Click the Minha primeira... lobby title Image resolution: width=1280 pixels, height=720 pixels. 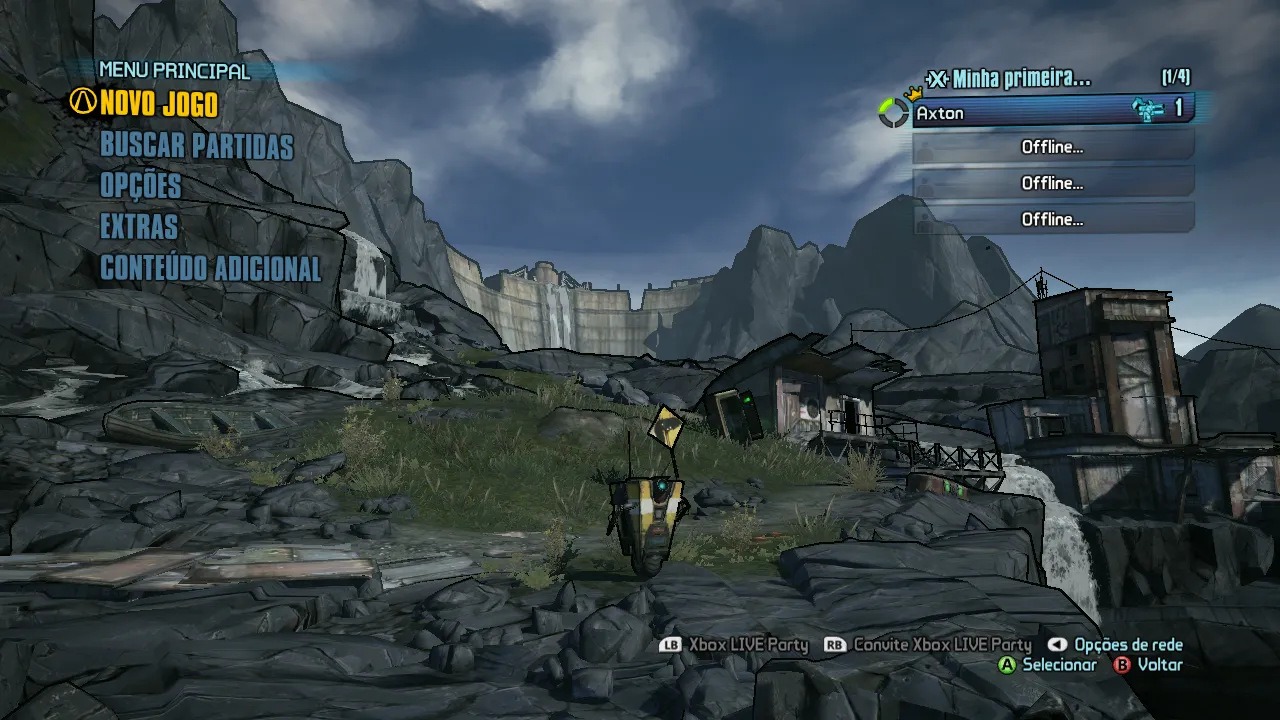point(1020,78)
